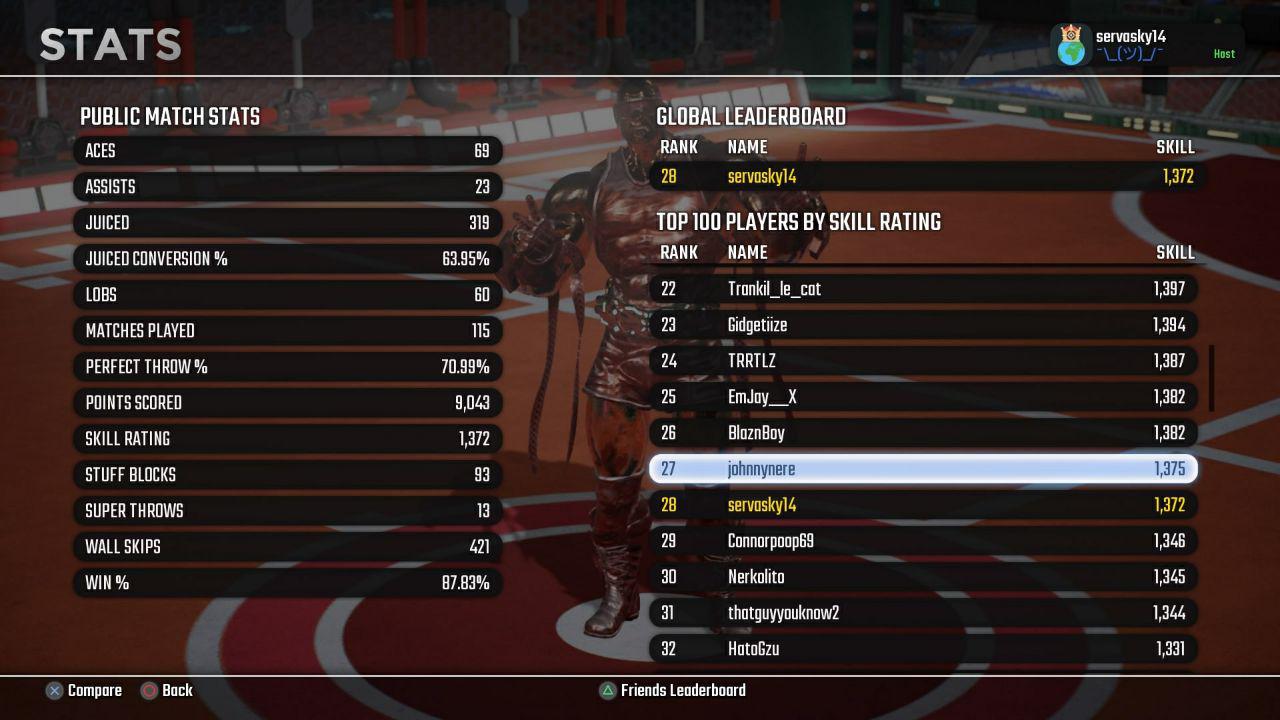
Task: Select Nerkolito on the leaderboard
Action: [x=922, y=577]
